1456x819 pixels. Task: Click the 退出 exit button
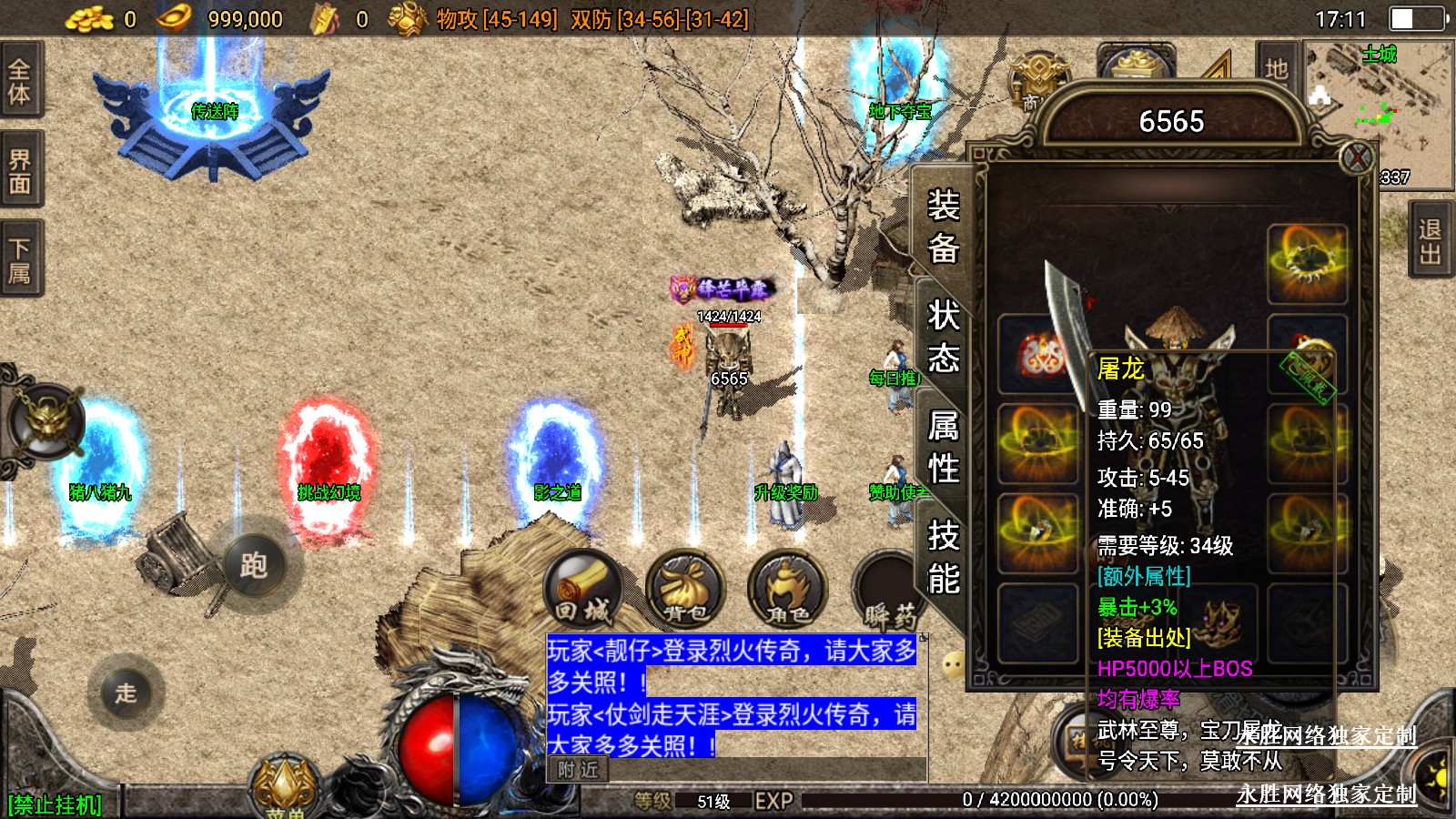(x=1430, y=241)
